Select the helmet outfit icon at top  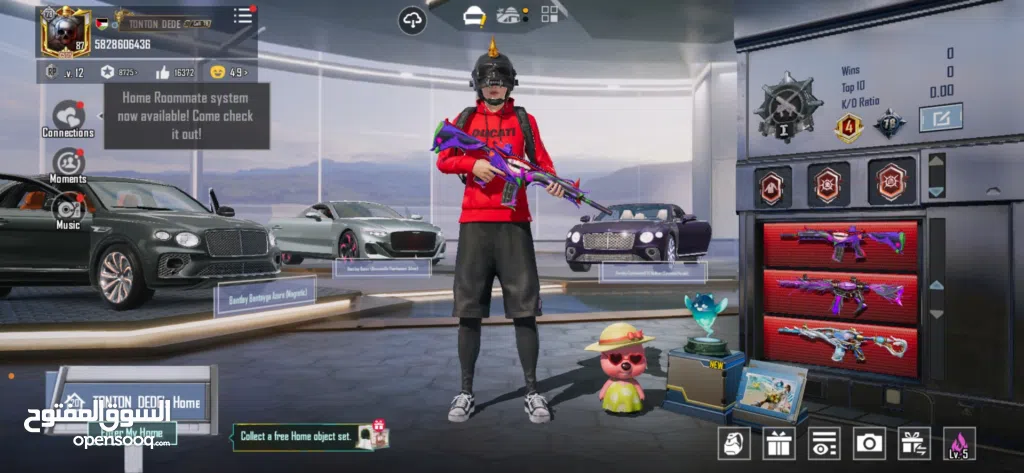474,15
